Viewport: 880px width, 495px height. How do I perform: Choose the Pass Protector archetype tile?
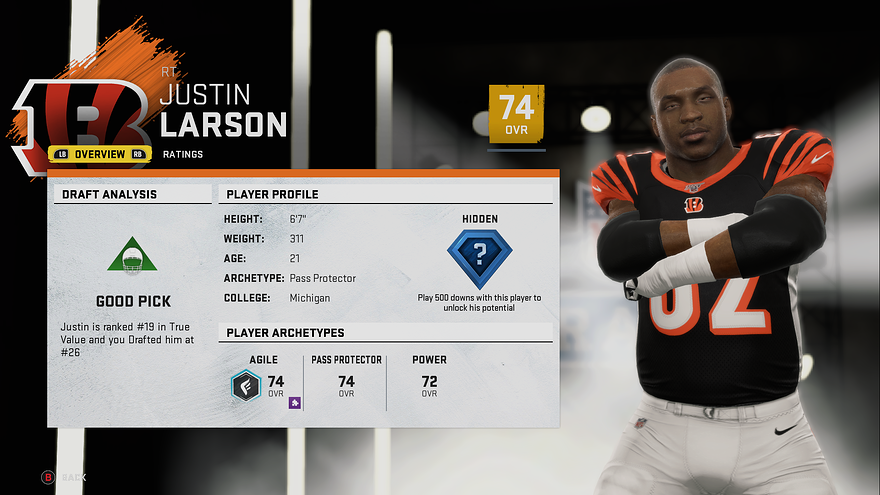click(x=346, y=381)
